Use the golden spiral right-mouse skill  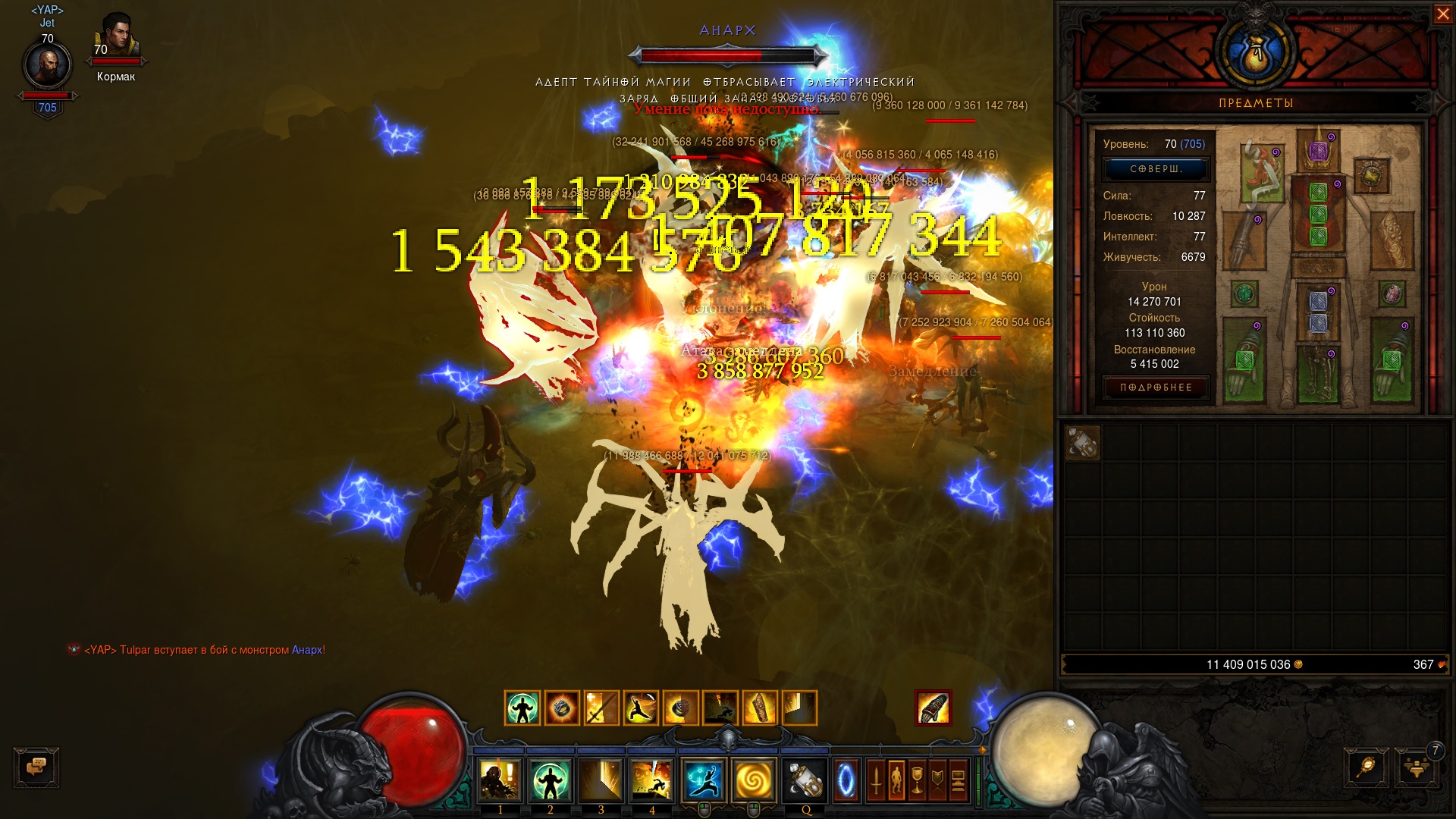pos(754,781)
